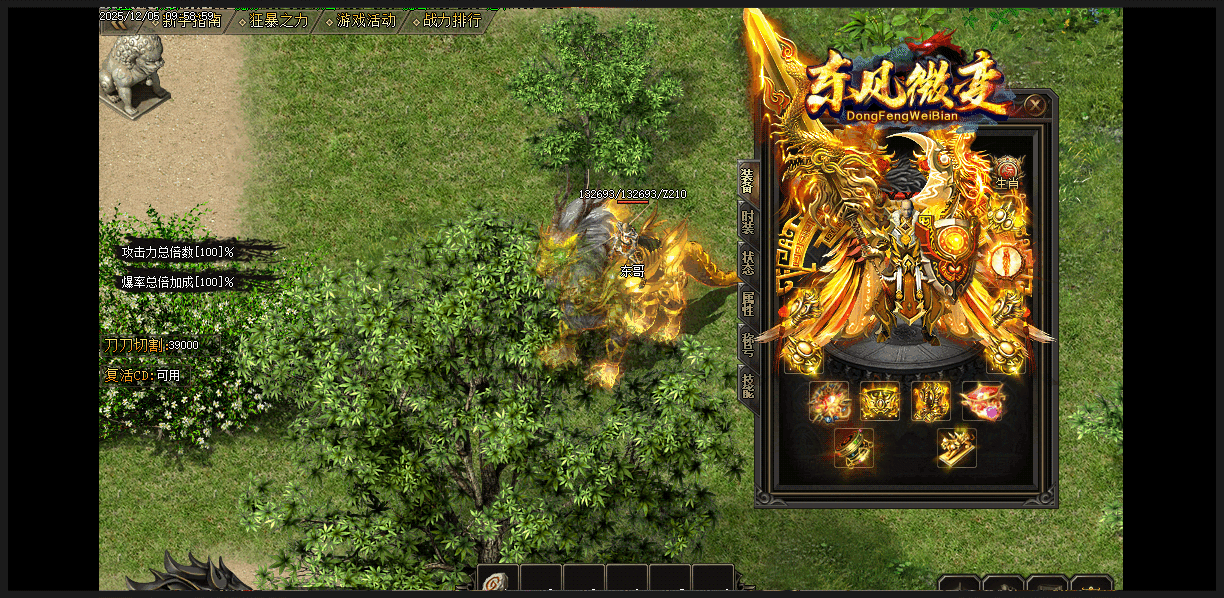Close the character equipment panel
Image resolution: width=1224 pixels, height=598 pixels.
pos(1035,104)
